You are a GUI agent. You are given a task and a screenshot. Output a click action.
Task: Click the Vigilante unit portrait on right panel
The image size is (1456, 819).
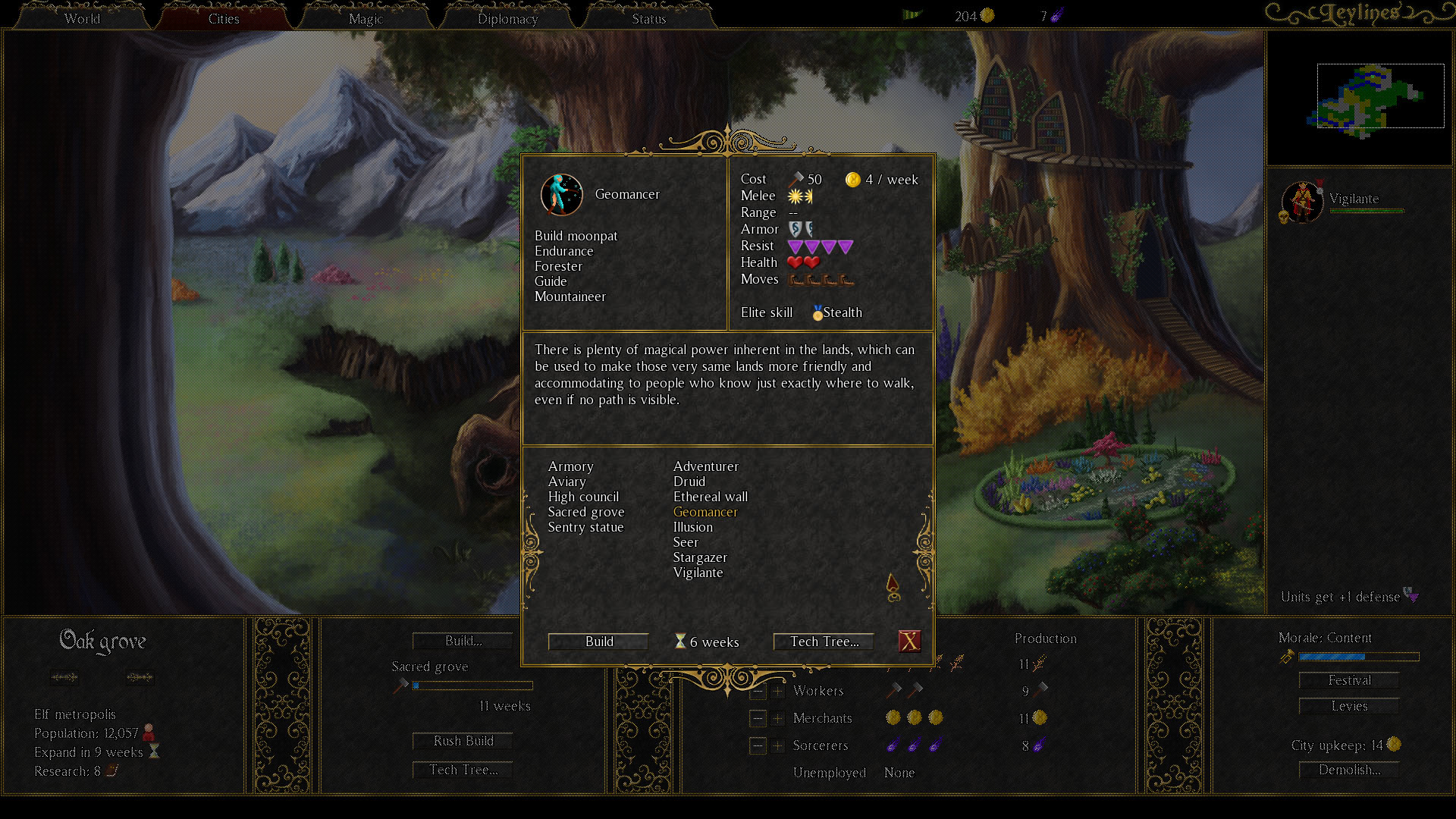point(1302,201)
